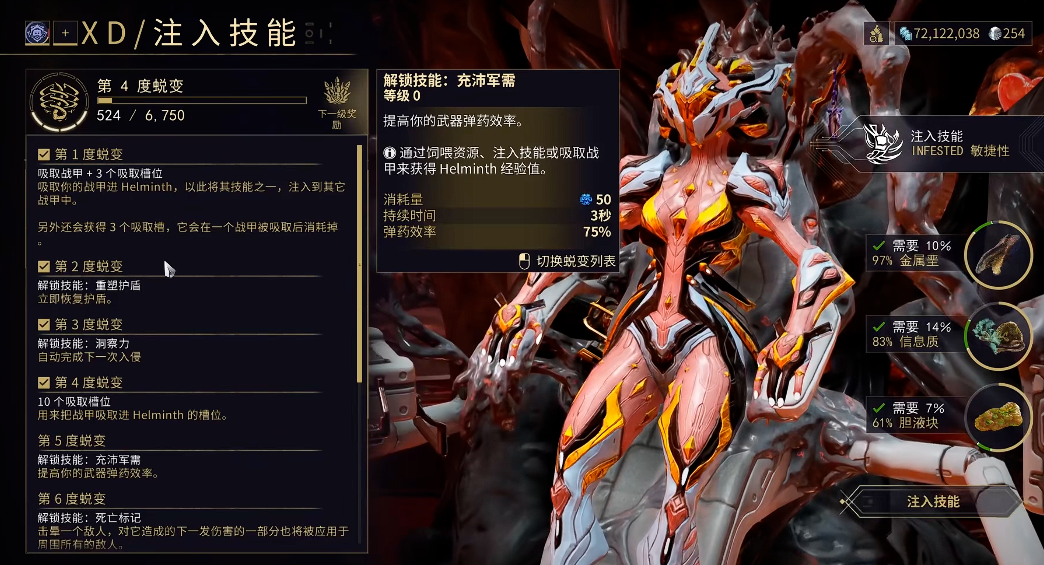Choose the 信息质 resource circle
1044x565 pixels.
tap(998, 334)
